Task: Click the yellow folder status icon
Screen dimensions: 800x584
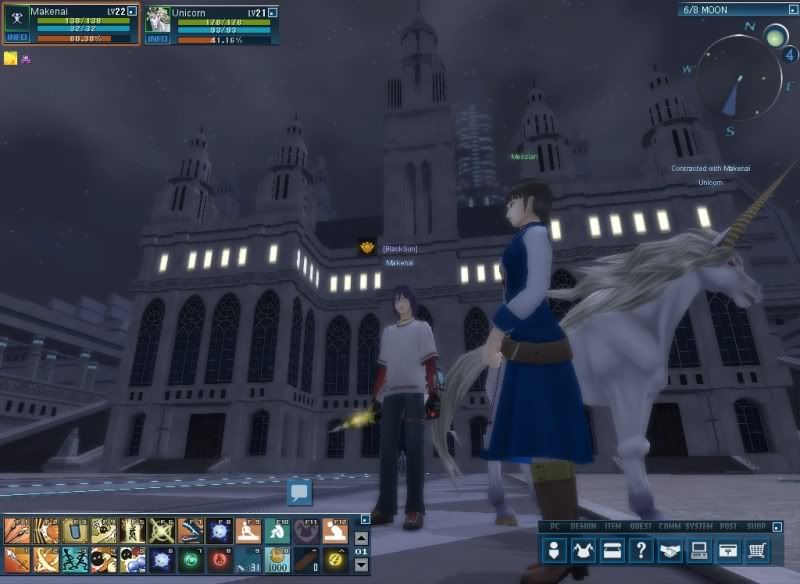Action: point(11,59)
